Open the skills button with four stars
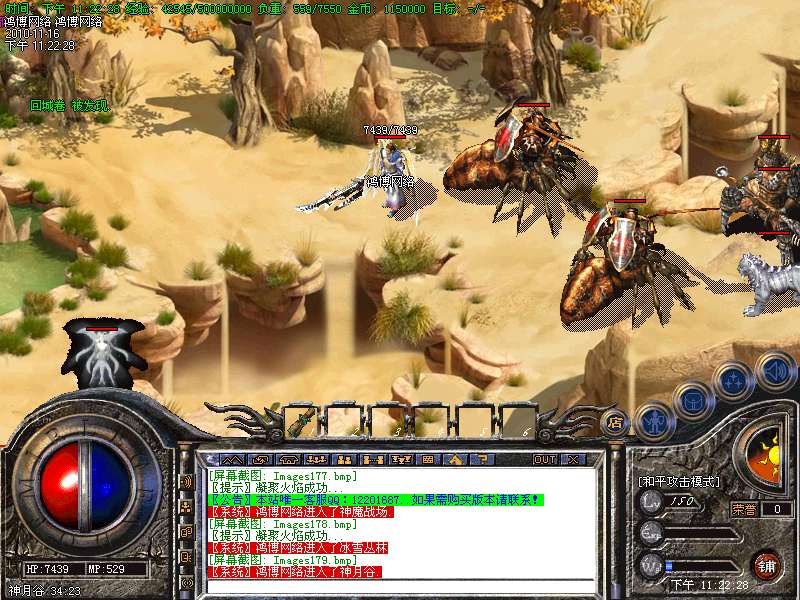800x600 pixels. point(734,380)
